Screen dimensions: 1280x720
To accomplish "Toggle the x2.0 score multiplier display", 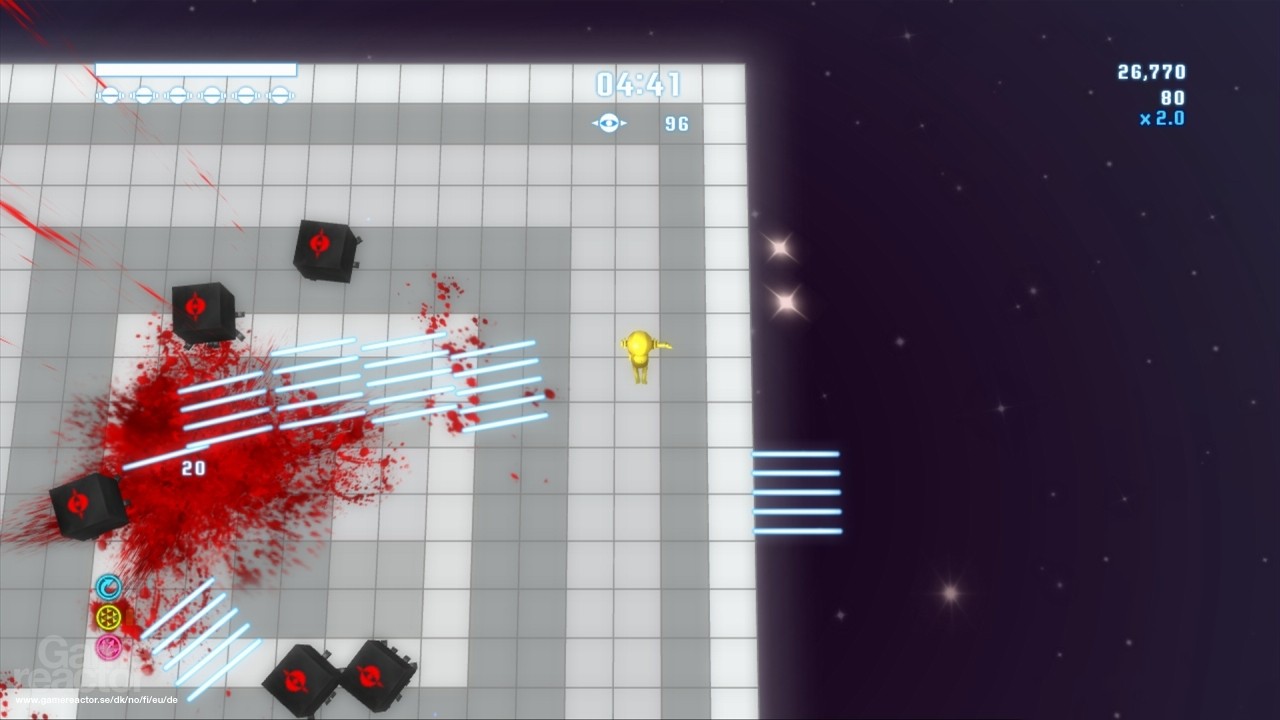I will tap(1163, 117).
